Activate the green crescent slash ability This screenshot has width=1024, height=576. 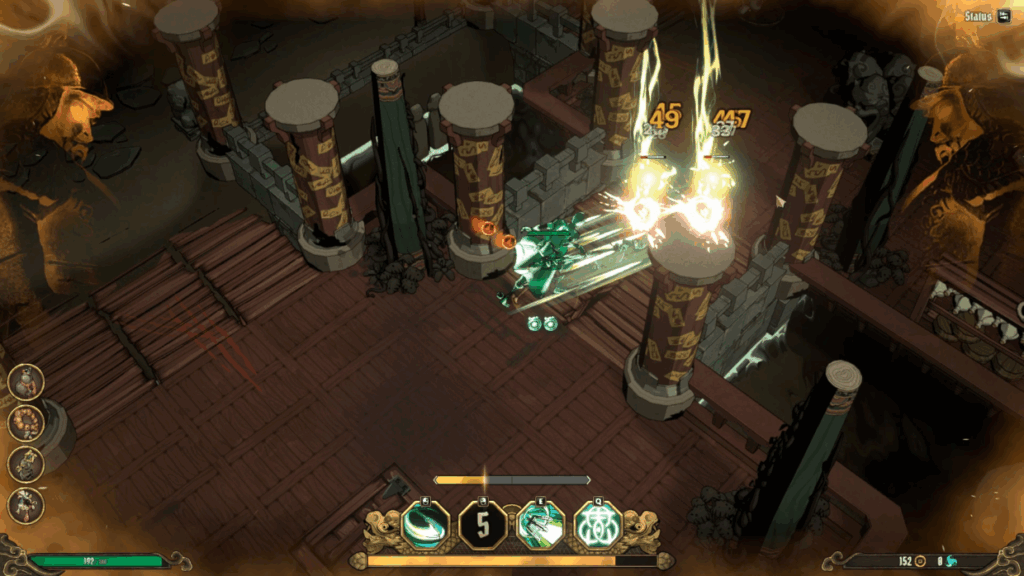click(x=425, y=524)
